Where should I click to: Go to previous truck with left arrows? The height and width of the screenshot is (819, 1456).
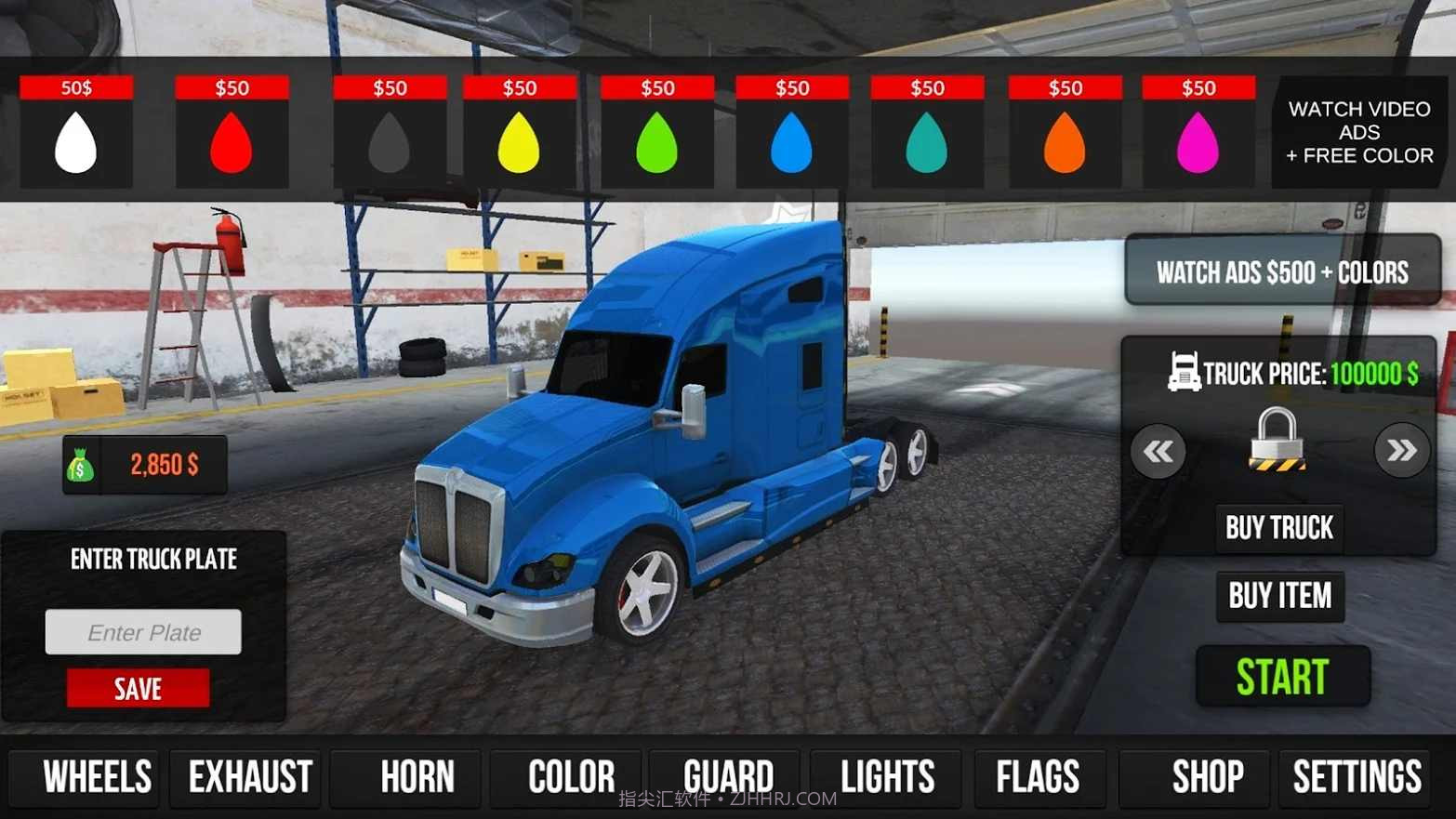[1158, 452]
